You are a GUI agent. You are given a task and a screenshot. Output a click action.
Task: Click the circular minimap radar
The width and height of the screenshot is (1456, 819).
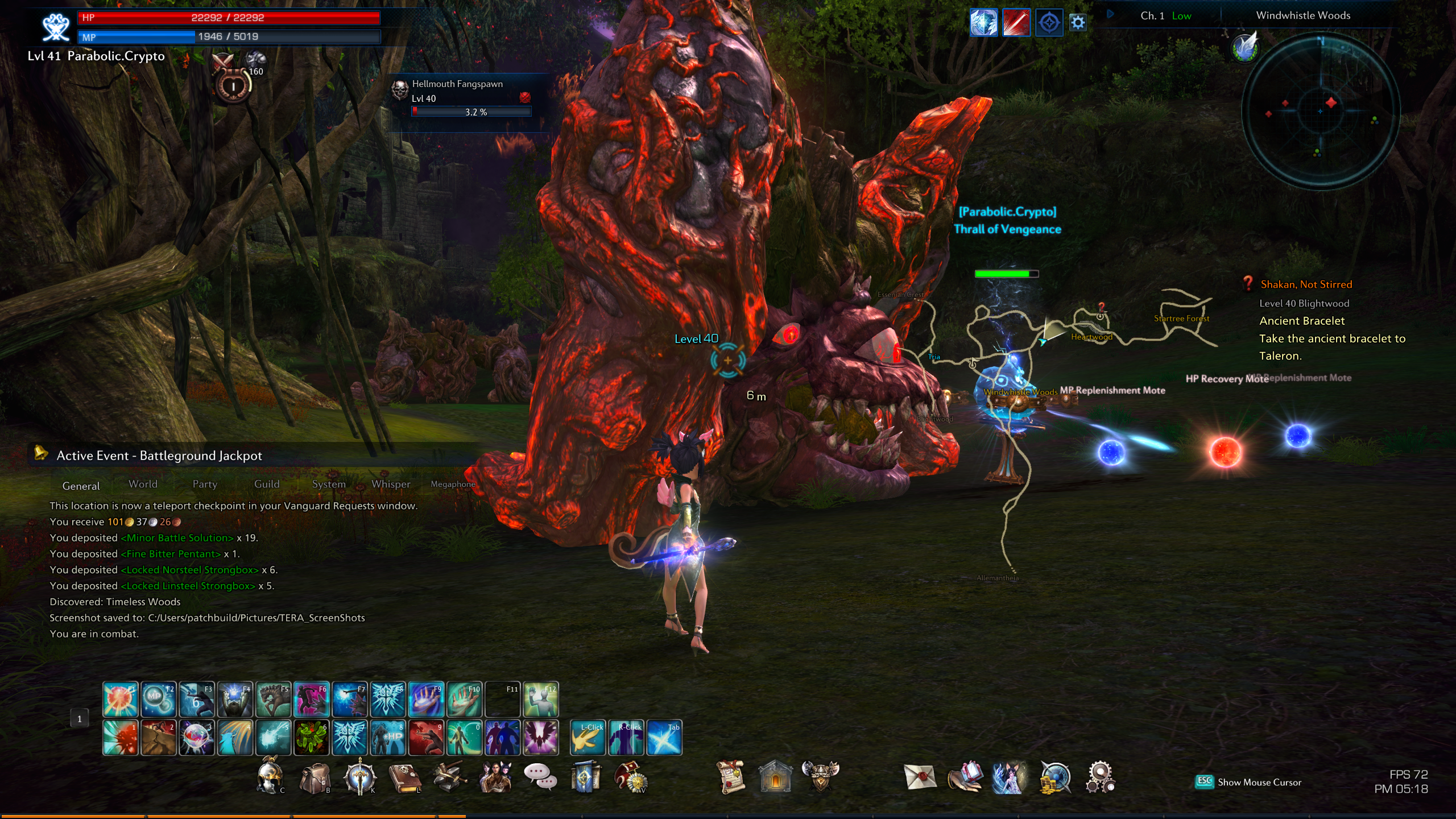pyautogui.click(x=1320, y=110)
